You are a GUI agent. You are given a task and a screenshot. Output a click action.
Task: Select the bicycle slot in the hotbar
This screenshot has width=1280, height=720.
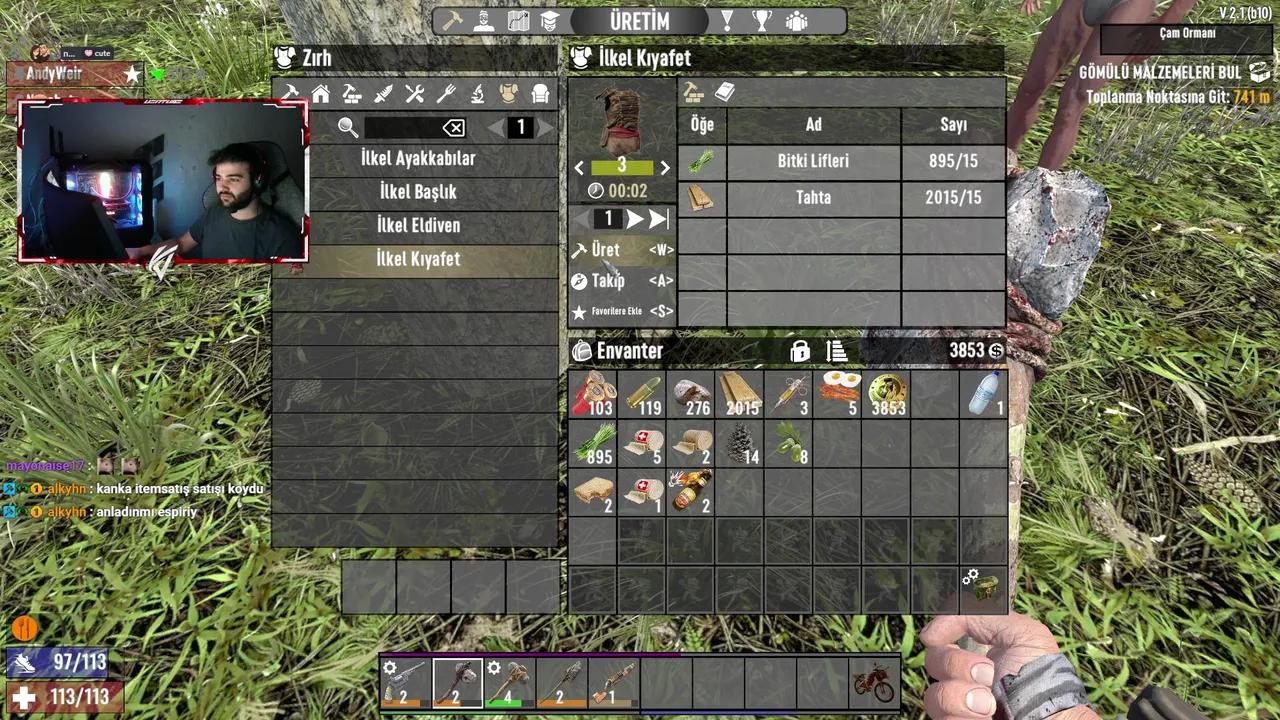click(x=873, y=683)
